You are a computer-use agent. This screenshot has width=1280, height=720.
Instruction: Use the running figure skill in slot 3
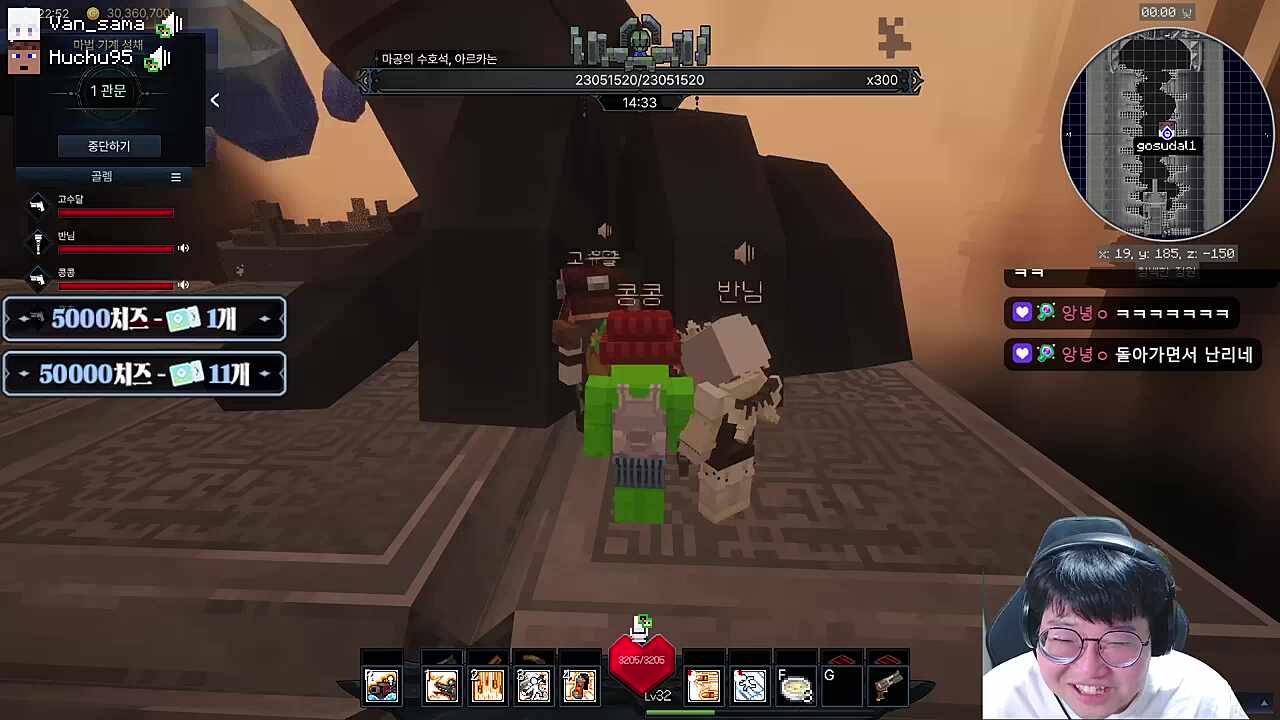pos(533,685)
